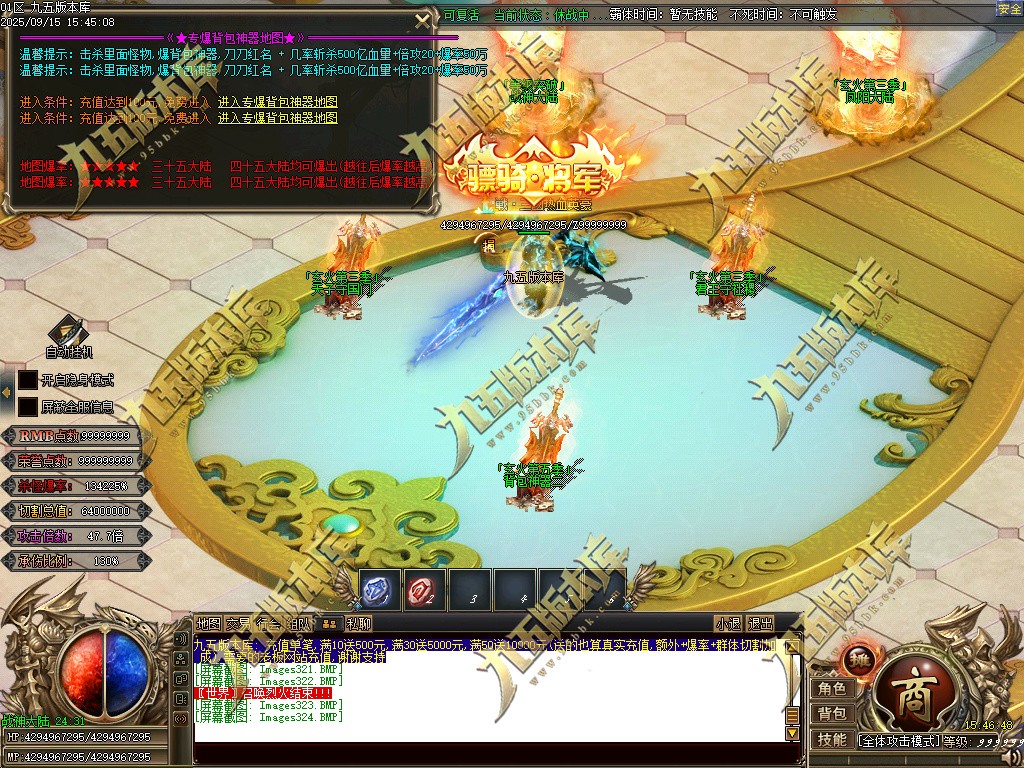Open the 角色 character panel
Screen dimensions: 1024x768
pyautogui.click(x=832, y=689)
